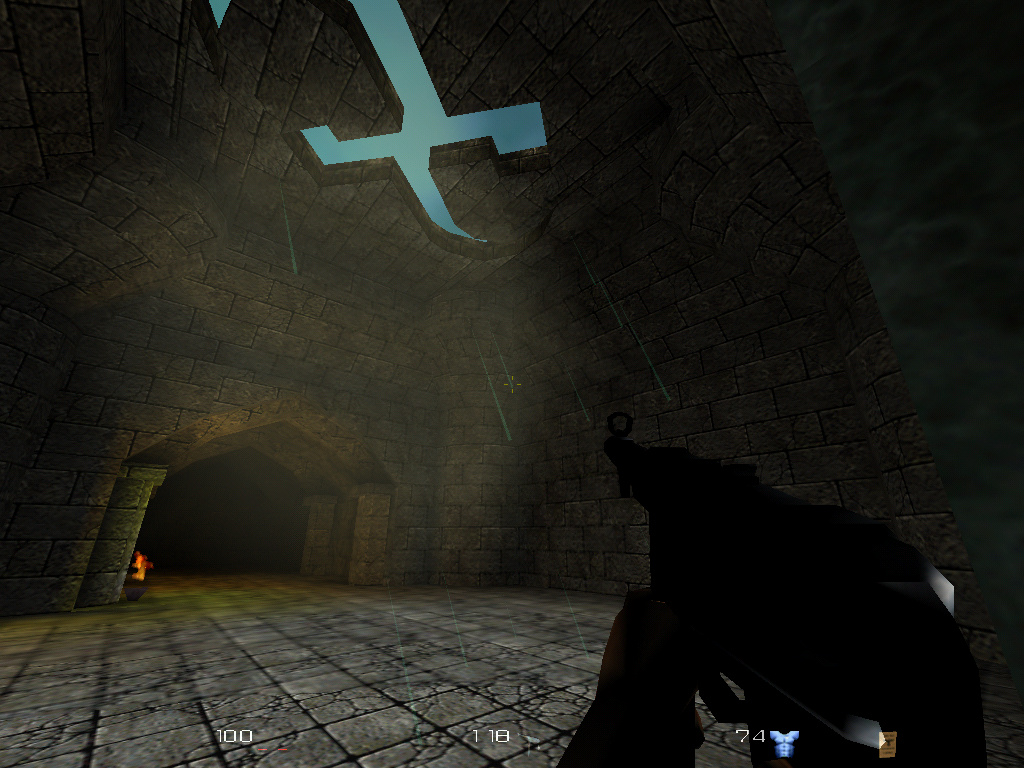Viewport: 1024px width, 768px height.
Task: Select the parchment scroll item icon
Action: click(x=887, y=742)
